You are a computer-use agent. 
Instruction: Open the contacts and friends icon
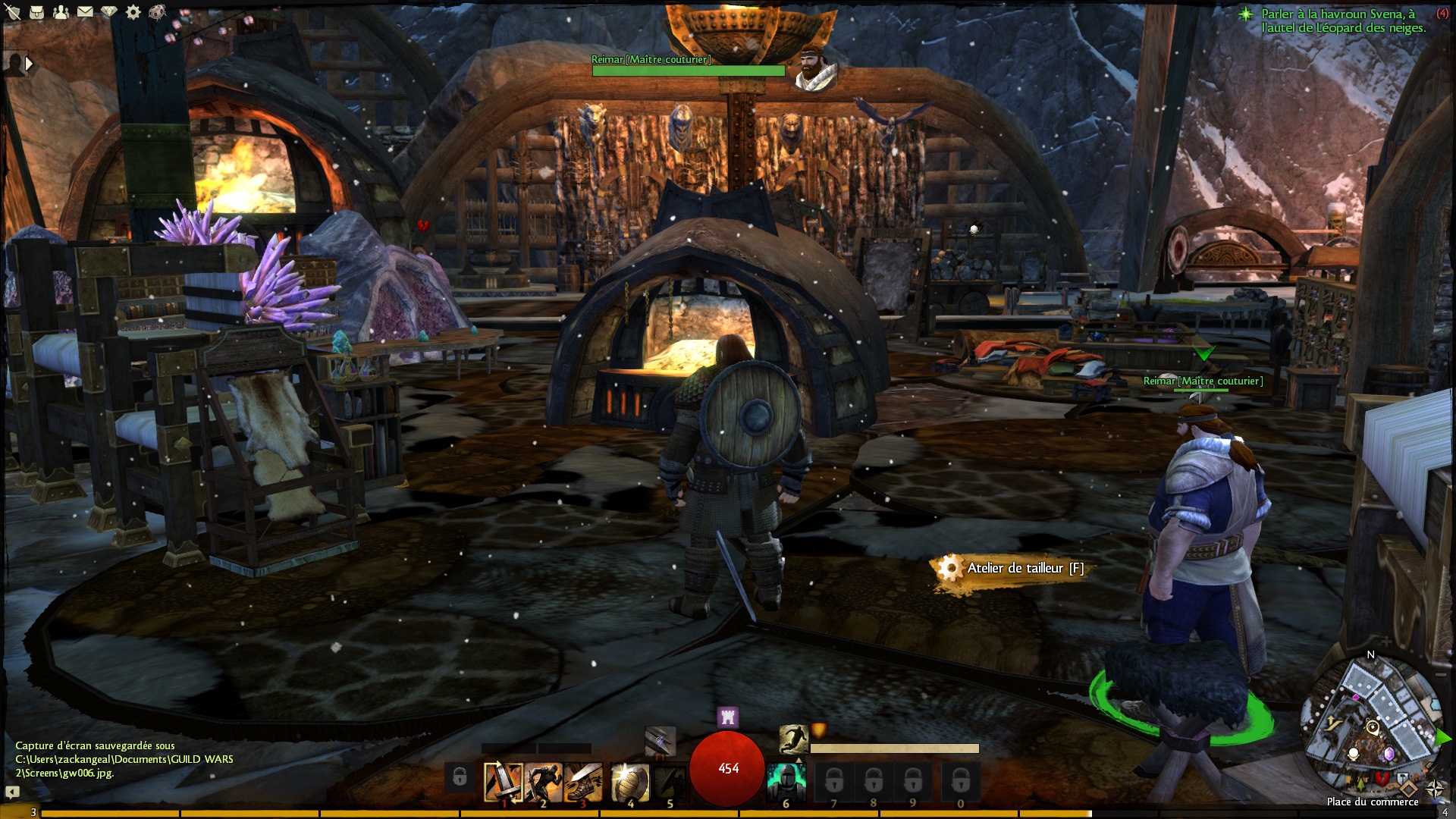point(61,12)
